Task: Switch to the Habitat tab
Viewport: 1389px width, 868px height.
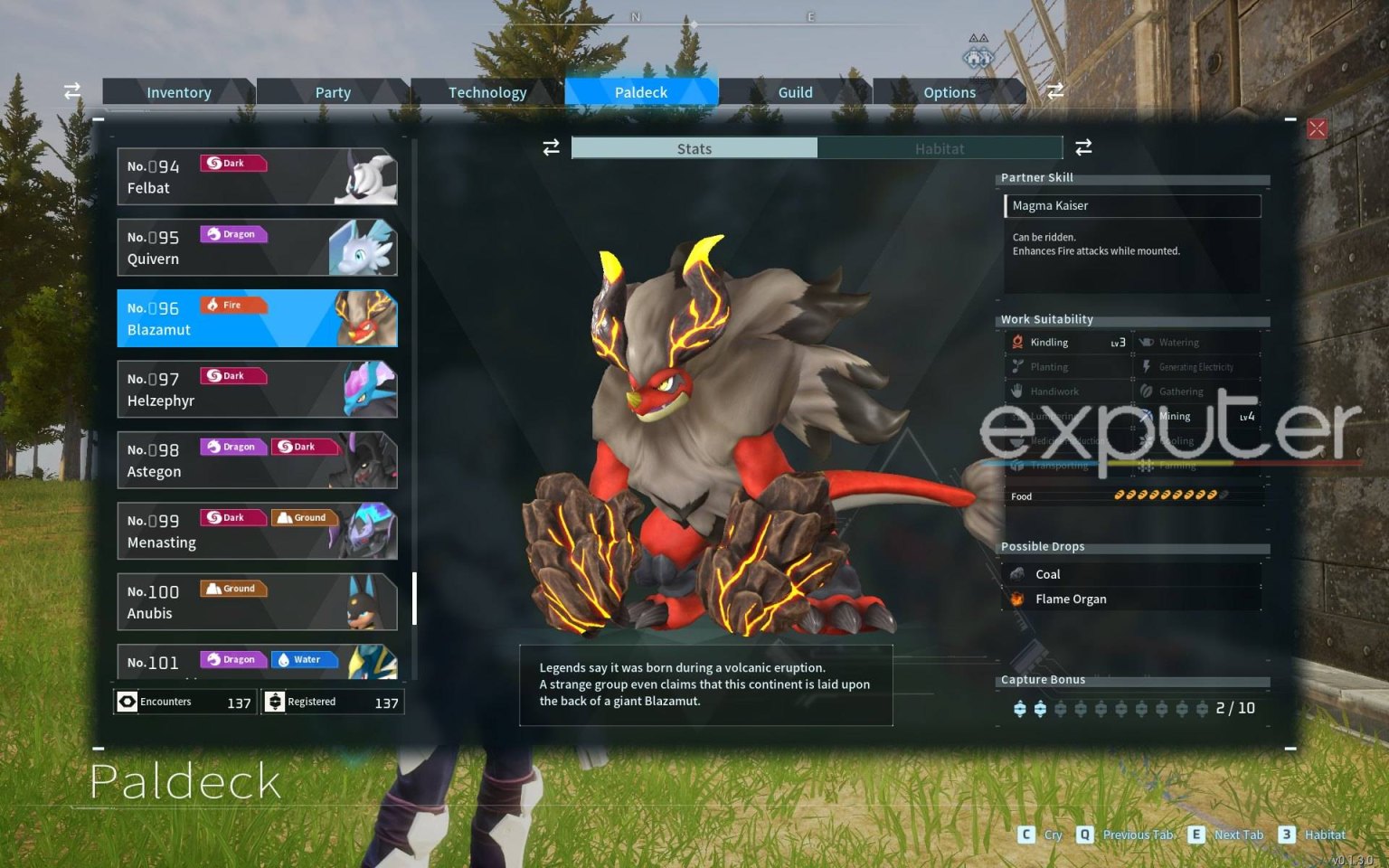Action: tap(940, 147)
